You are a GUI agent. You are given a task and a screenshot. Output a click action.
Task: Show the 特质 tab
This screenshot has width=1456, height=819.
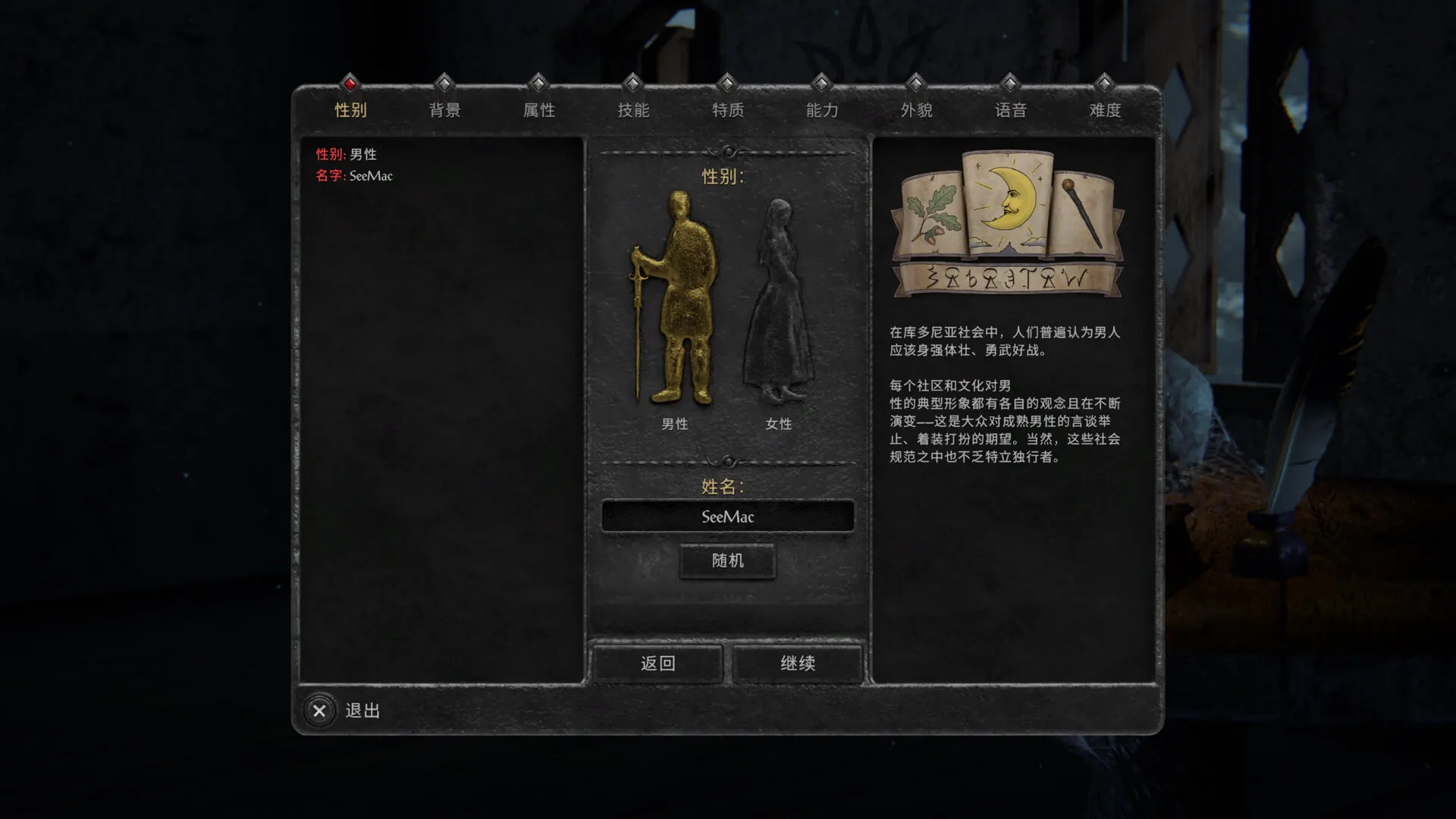click(x=728, y=110)
